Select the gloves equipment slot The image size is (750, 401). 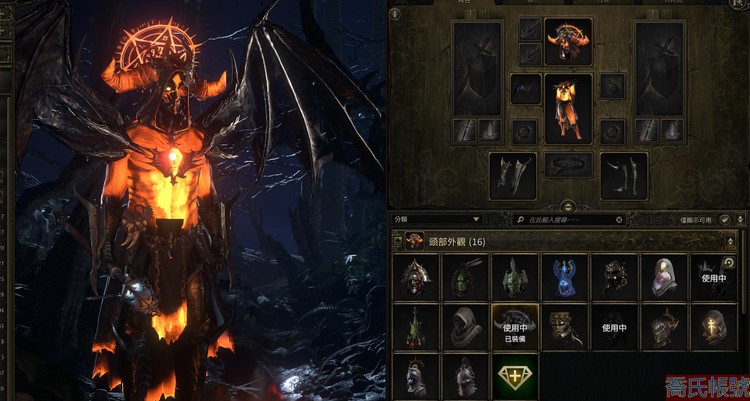coord(512,175)
